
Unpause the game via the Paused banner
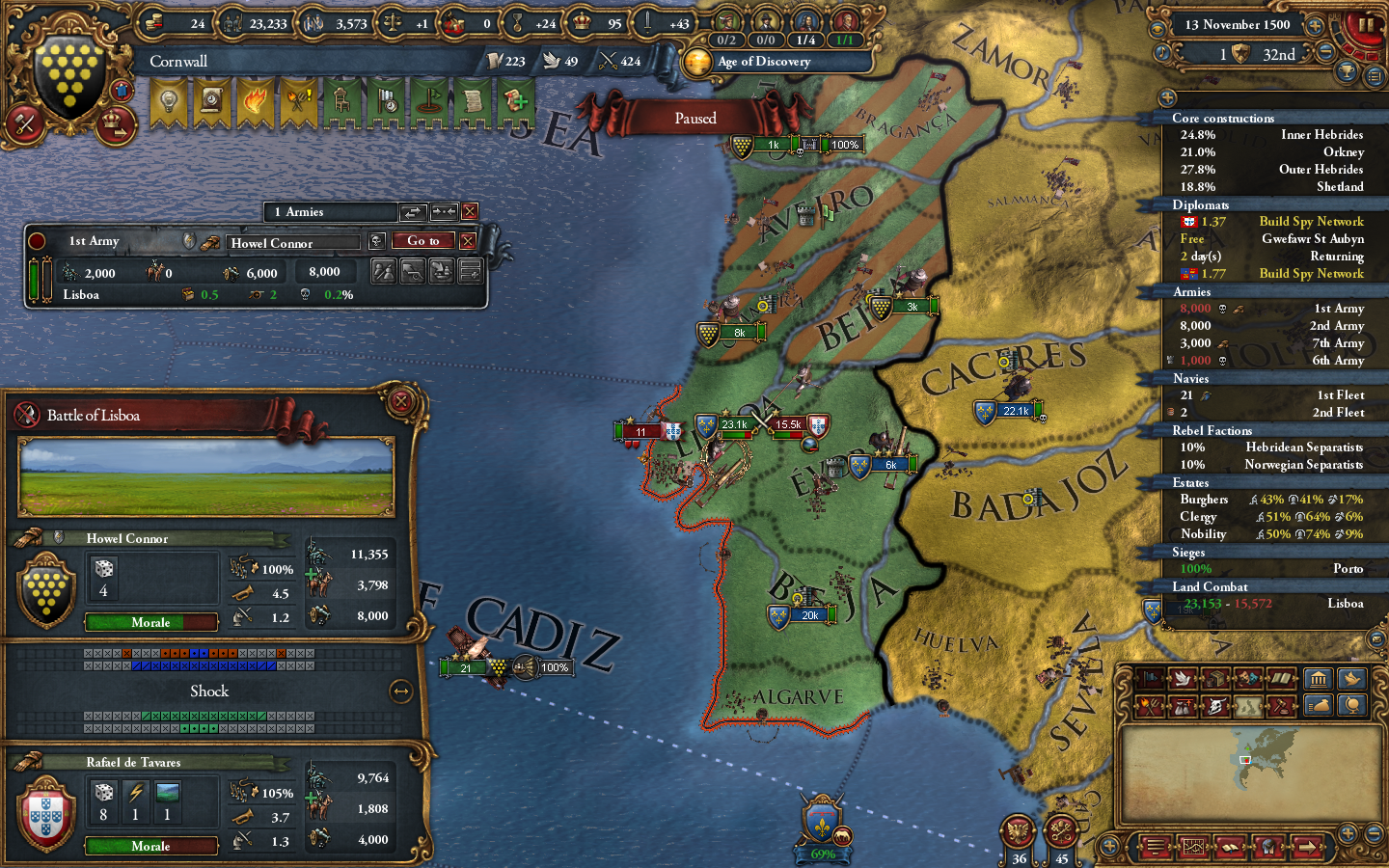[x=695, y=118]
